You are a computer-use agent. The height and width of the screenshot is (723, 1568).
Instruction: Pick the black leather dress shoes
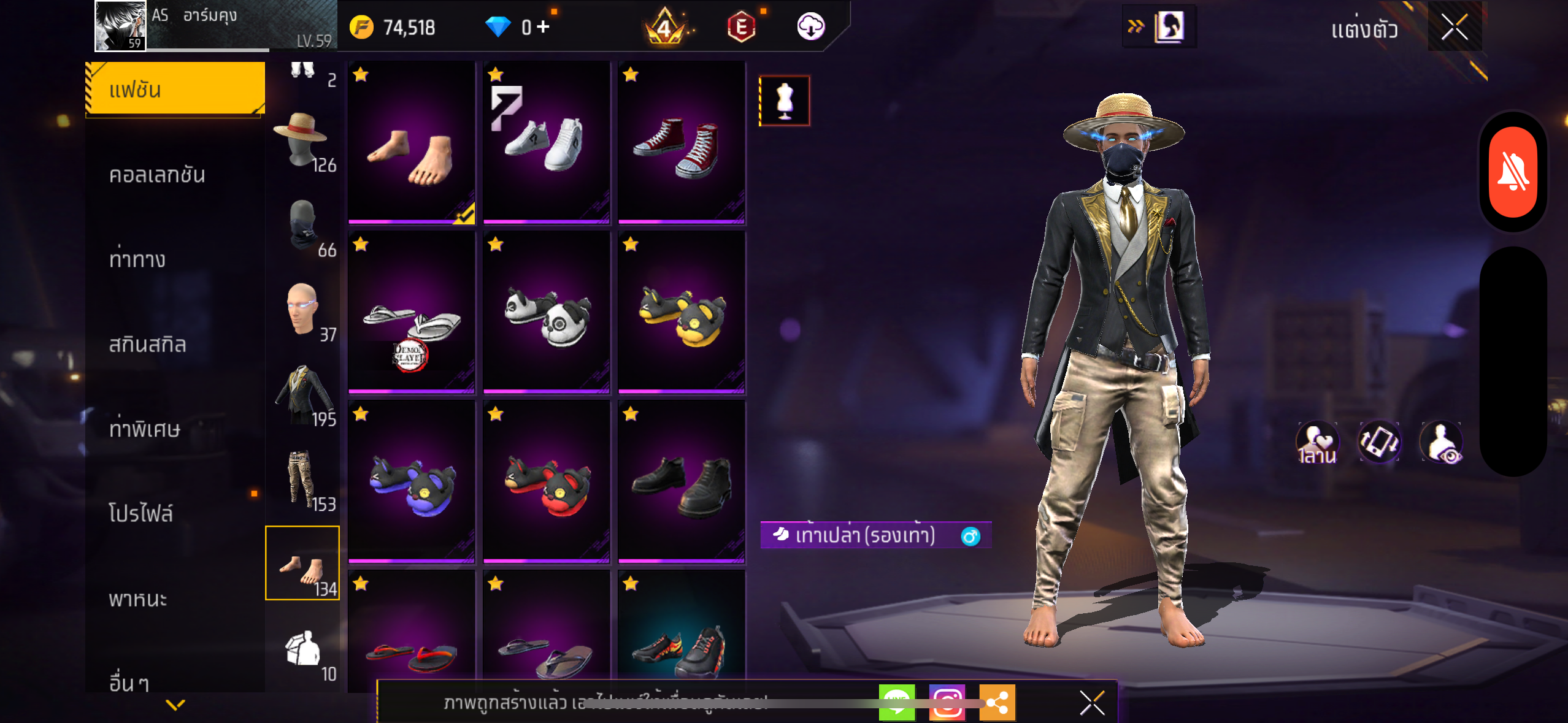pyautogui.click(x=681, y=481)
